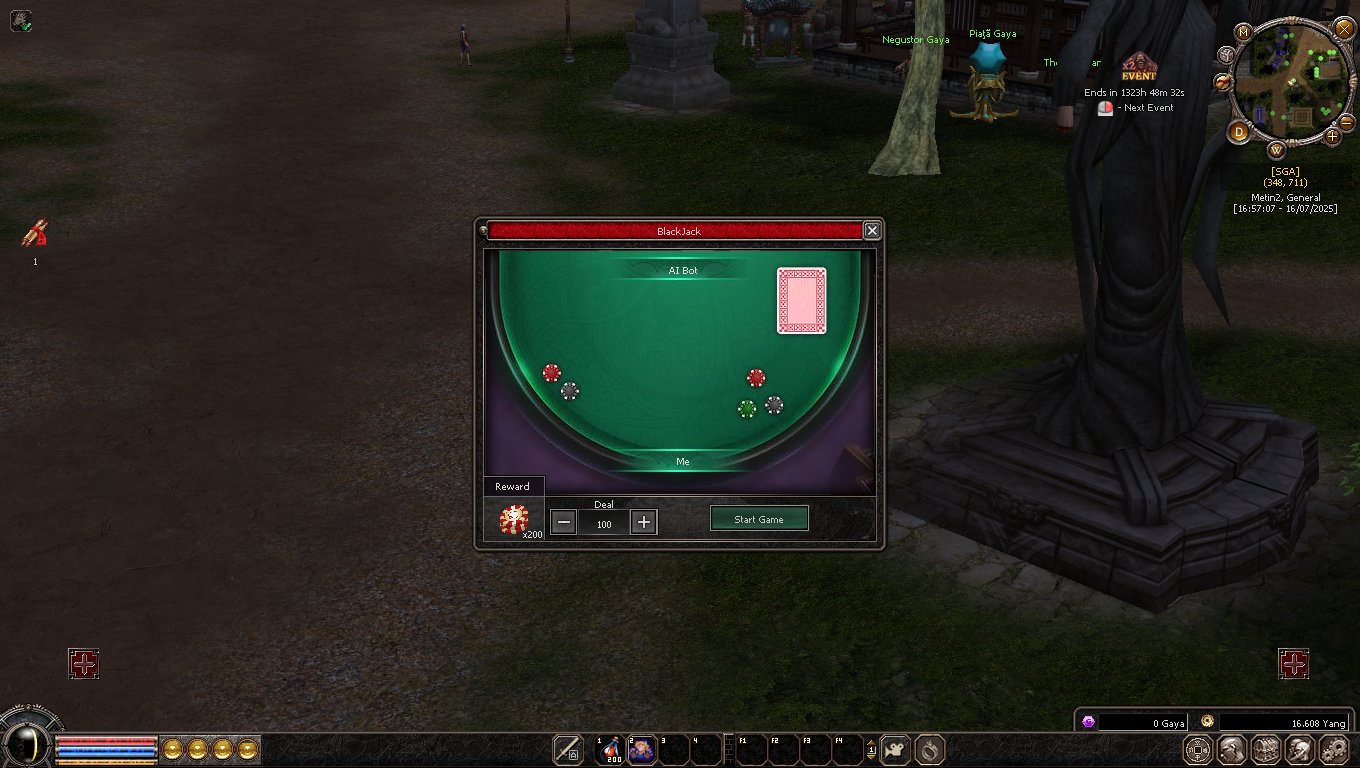Screen dimensions: 1360x768
Task: Click the W button below the minimap
Action: coord(1276,151)
